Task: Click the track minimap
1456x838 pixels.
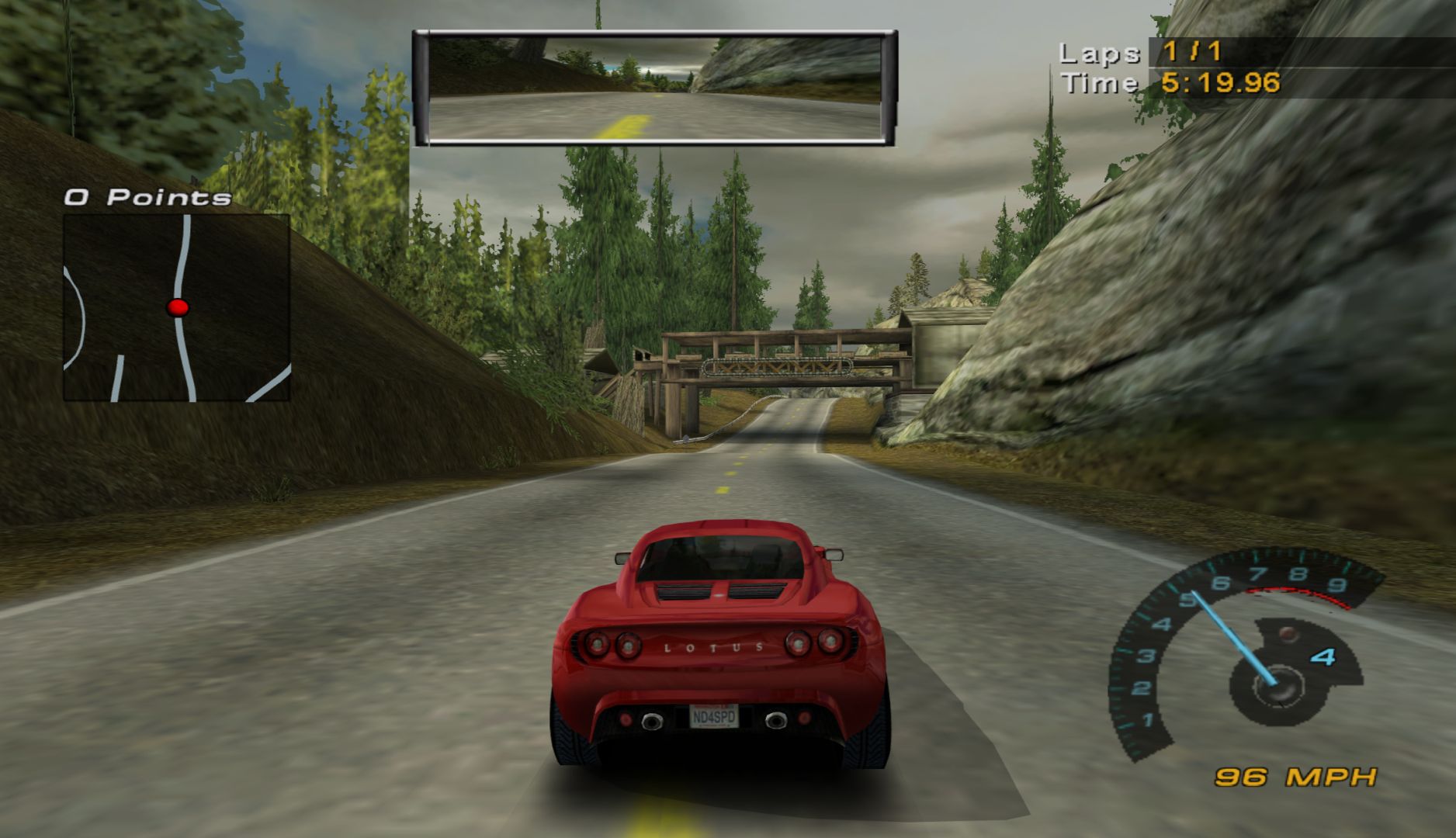Action: [176, 307]
